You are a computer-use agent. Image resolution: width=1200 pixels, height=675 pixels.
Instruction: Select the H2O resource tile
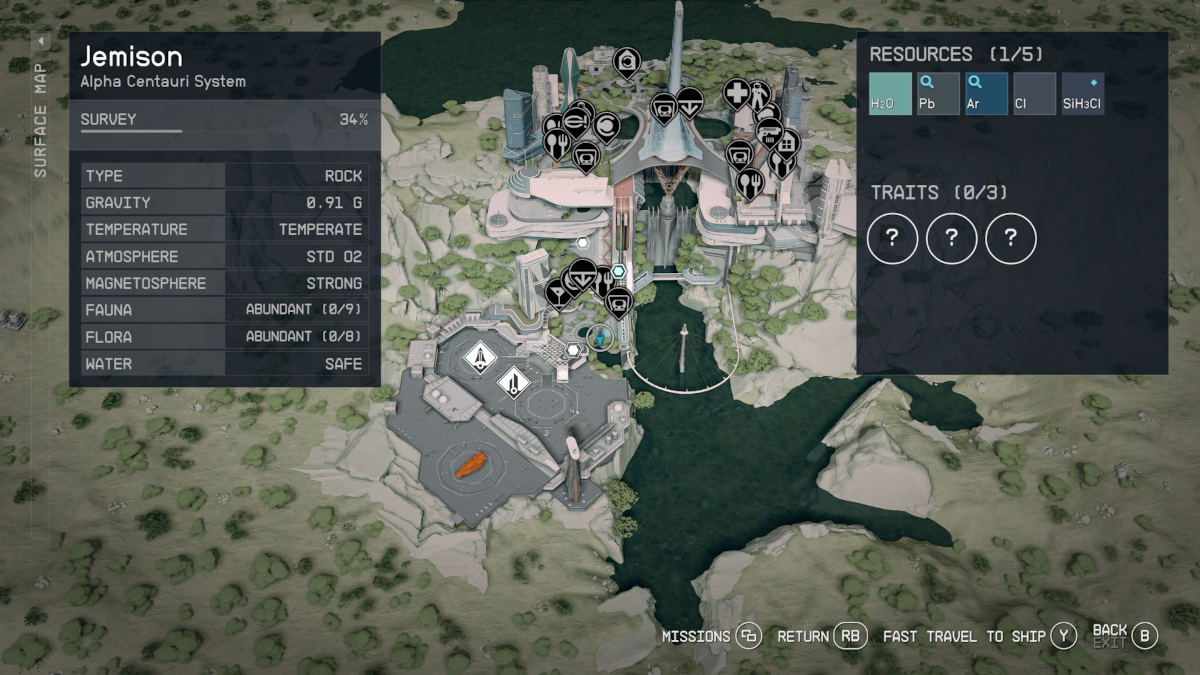(x=890, y=93)
